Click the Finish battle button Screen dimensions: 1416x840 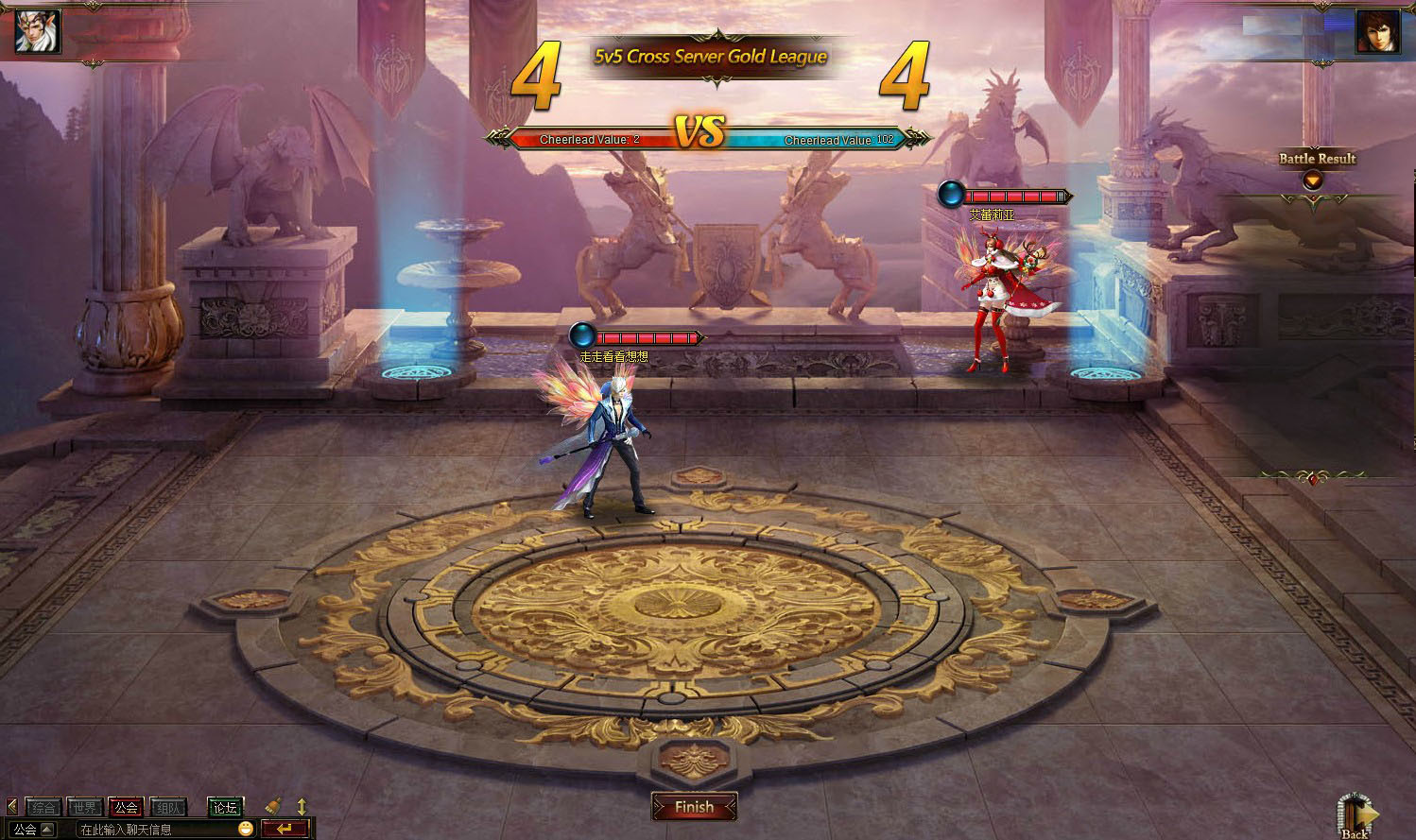click(694, 807)
